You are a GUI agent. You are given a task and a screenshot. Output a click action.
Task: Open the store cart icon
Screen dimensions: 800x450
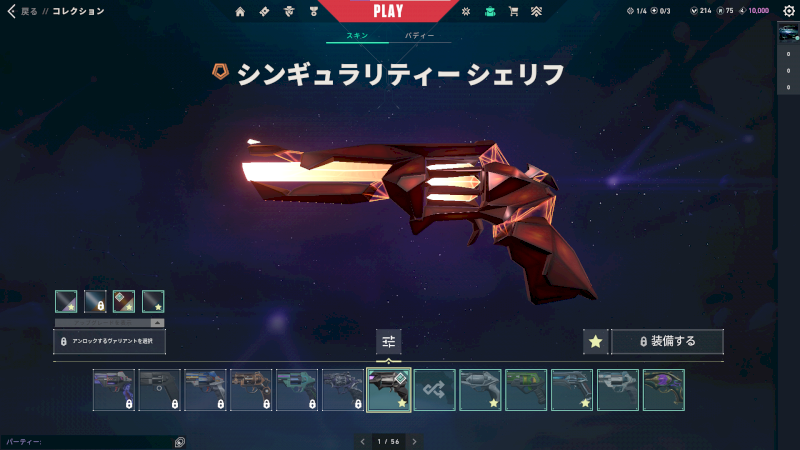click(513, 11)
